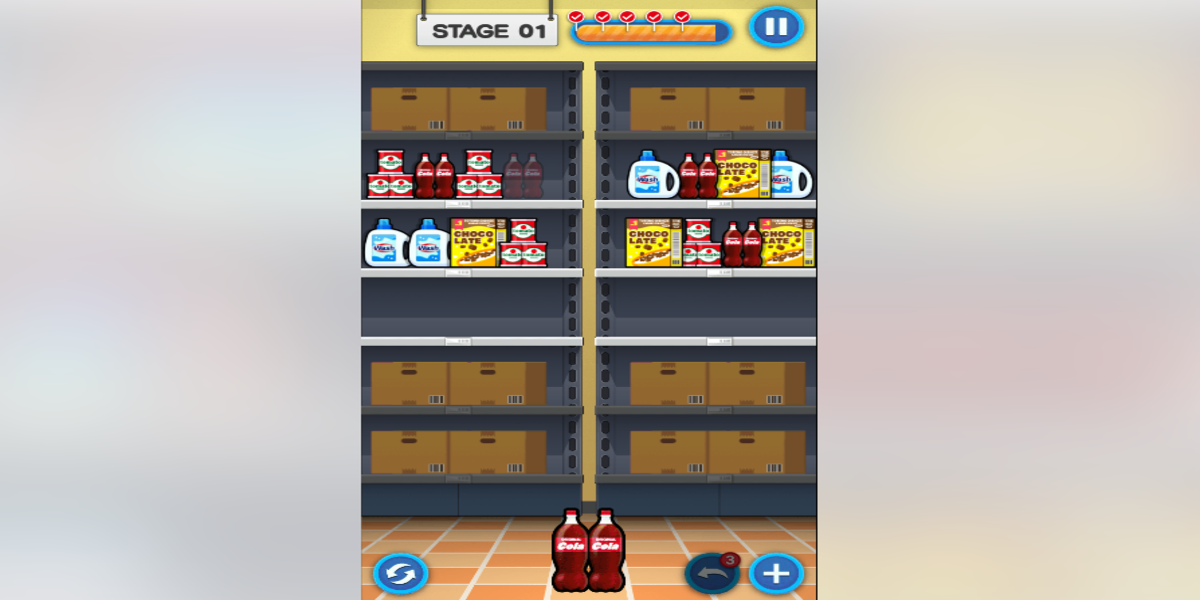The image size is (1200, 600).
Task: Pause the game with the pause button
Action: [x=776, y=26]
